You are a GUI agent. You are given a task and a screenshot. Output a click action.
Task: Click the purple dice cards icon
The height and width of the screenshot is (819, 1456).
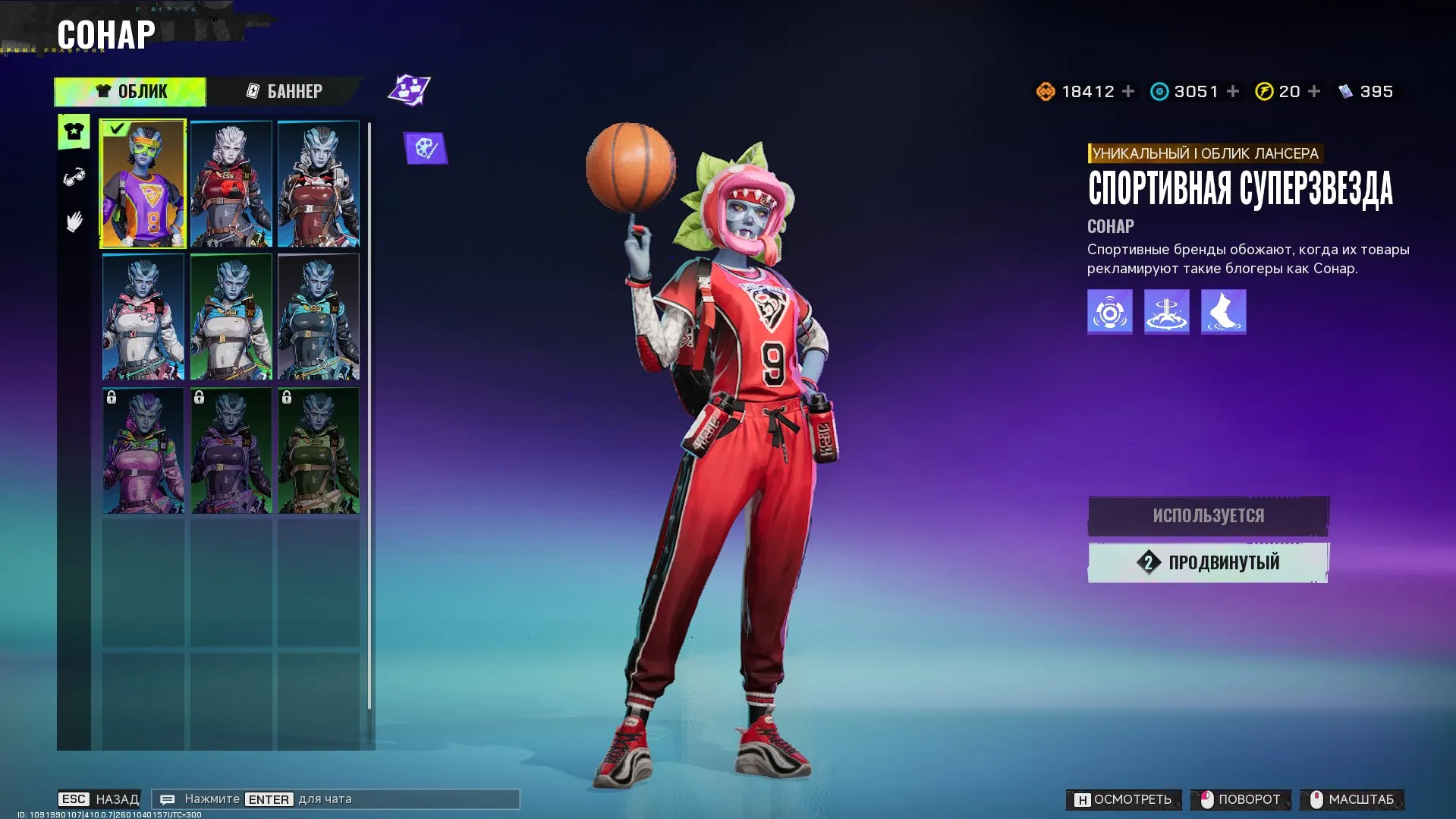409,90
